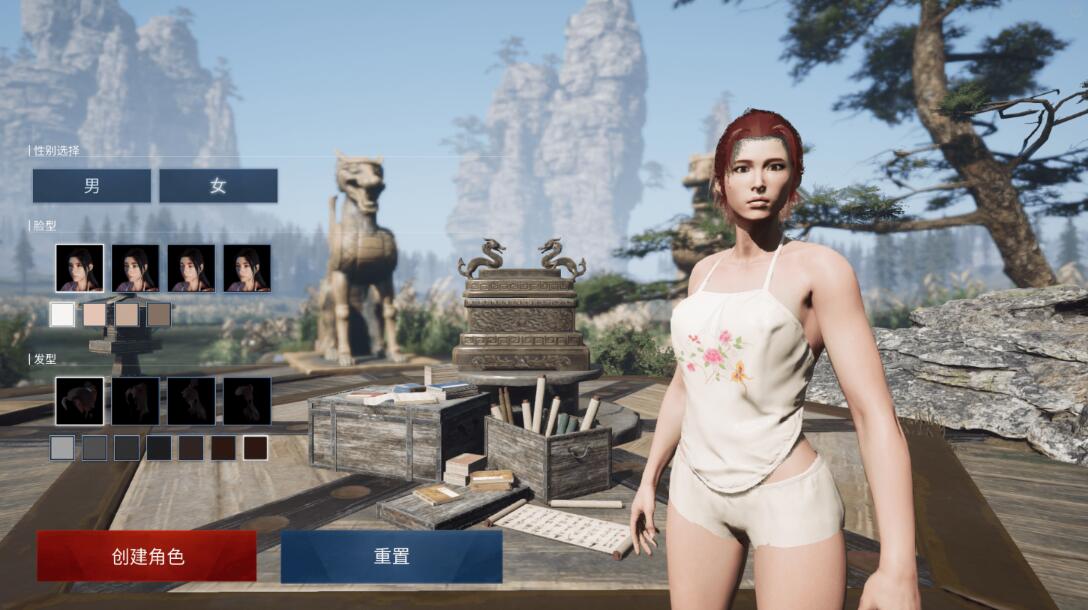
Task: Pick the lightest gray hair color swatch
Action: [x=62, y=448]
